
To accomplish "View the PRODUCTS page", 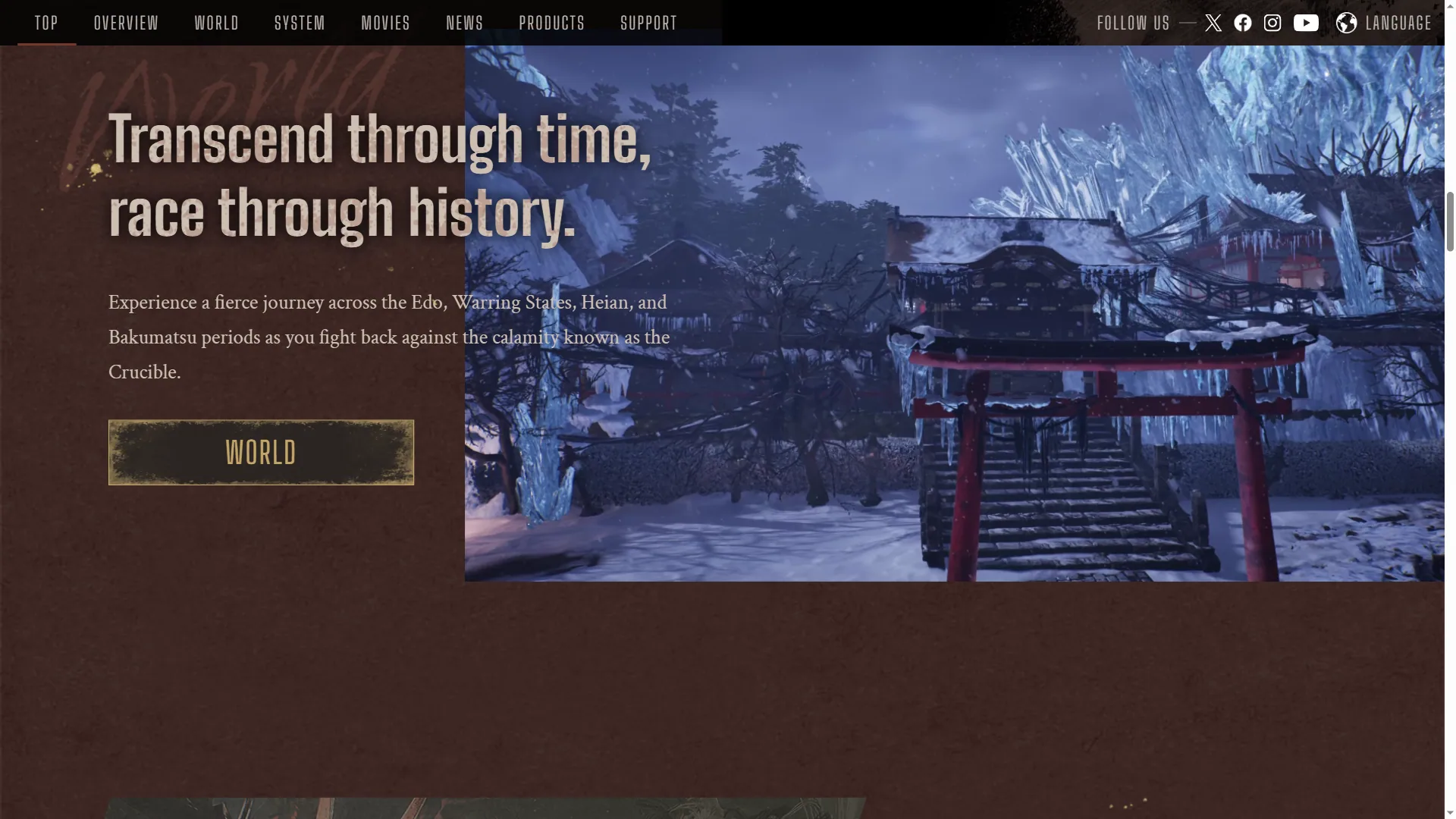I will (551, 23).
